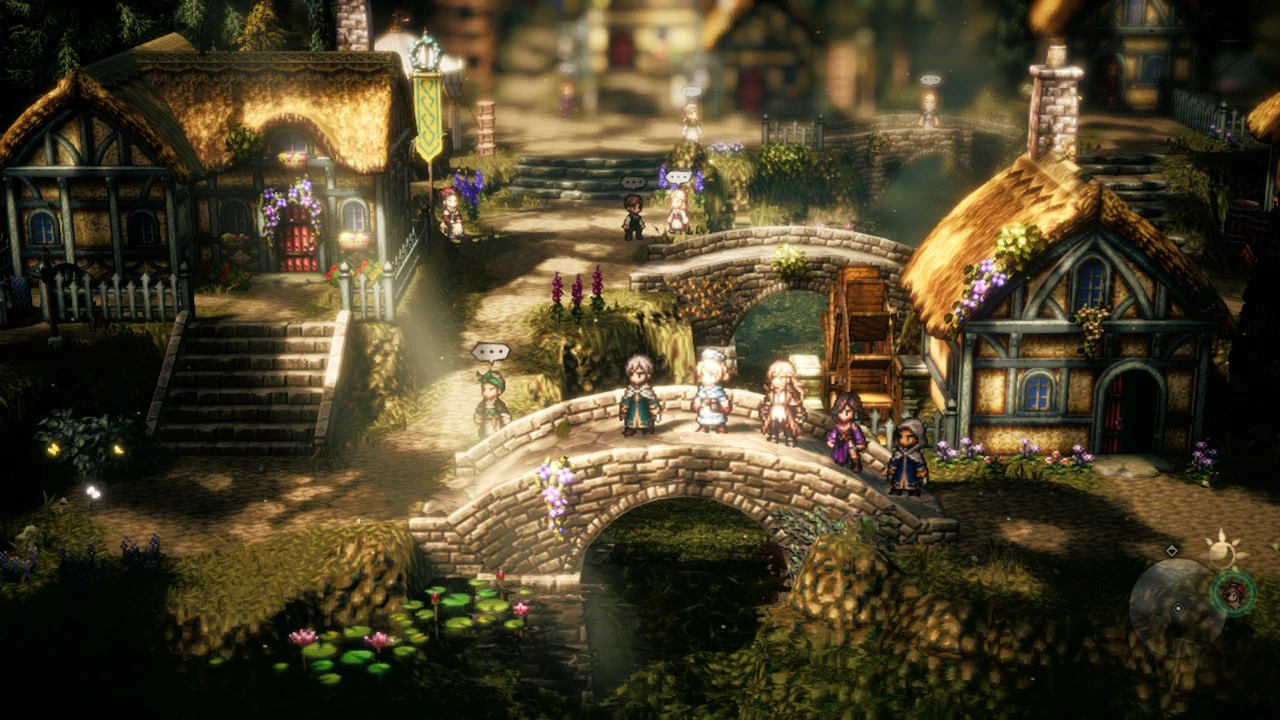The image size is (1280, 720).
Task: Click the sun day/night cycle icon
Action: 1222,549
